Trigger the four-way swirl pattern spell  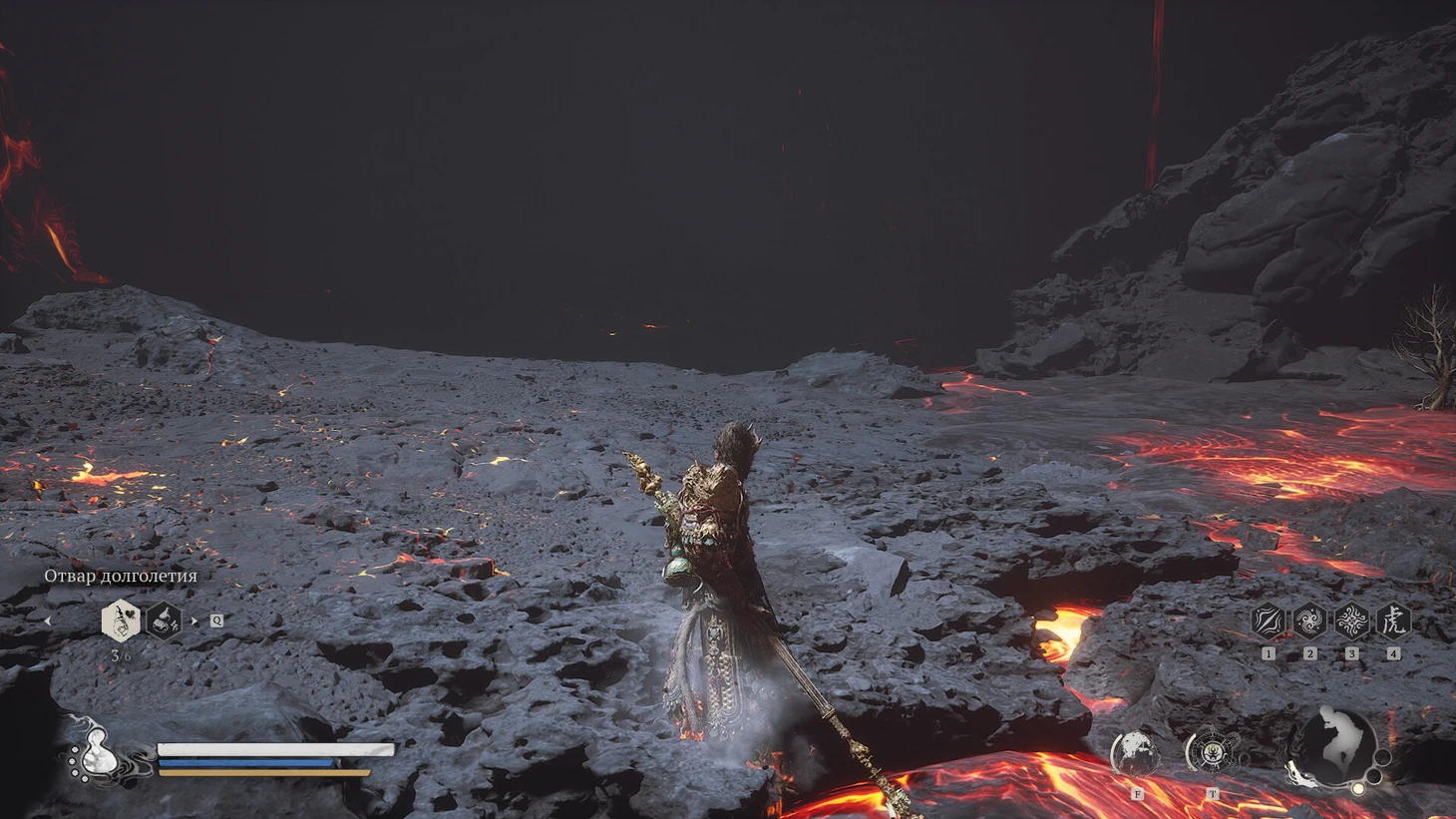click(x=1351, y=620)
